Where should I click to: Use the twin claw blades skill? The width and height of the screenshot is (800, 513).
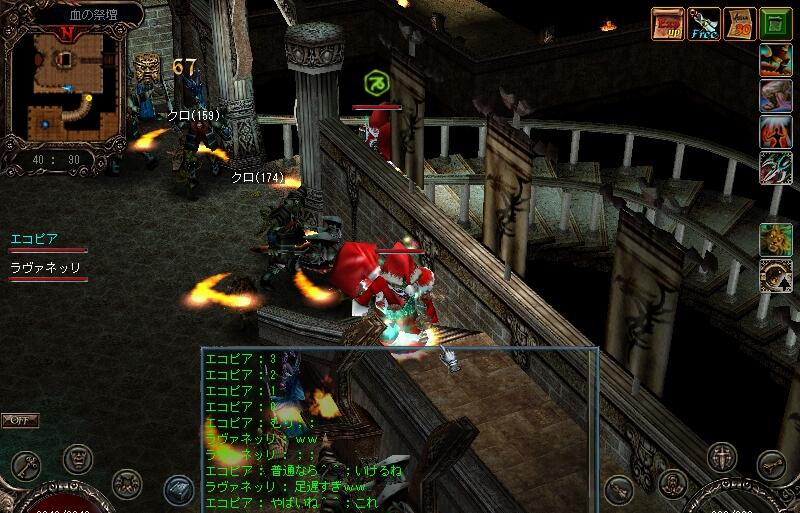775,167
